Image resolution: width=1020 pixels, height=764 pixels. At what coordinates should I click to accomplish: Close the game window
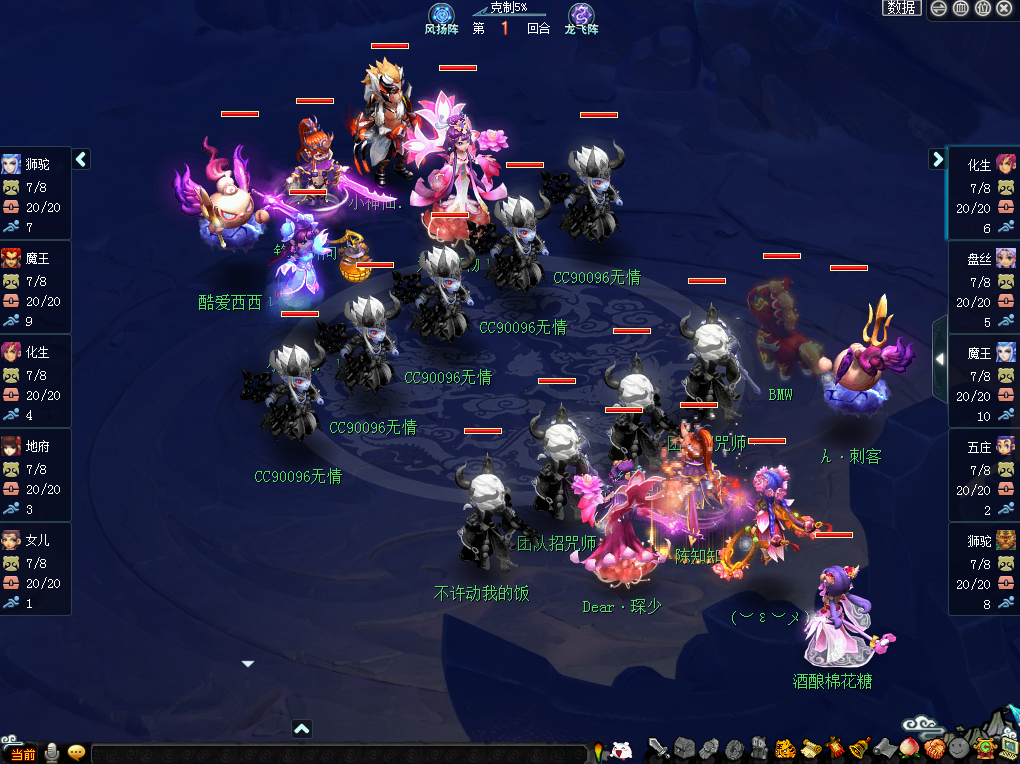coord(1004,9)
